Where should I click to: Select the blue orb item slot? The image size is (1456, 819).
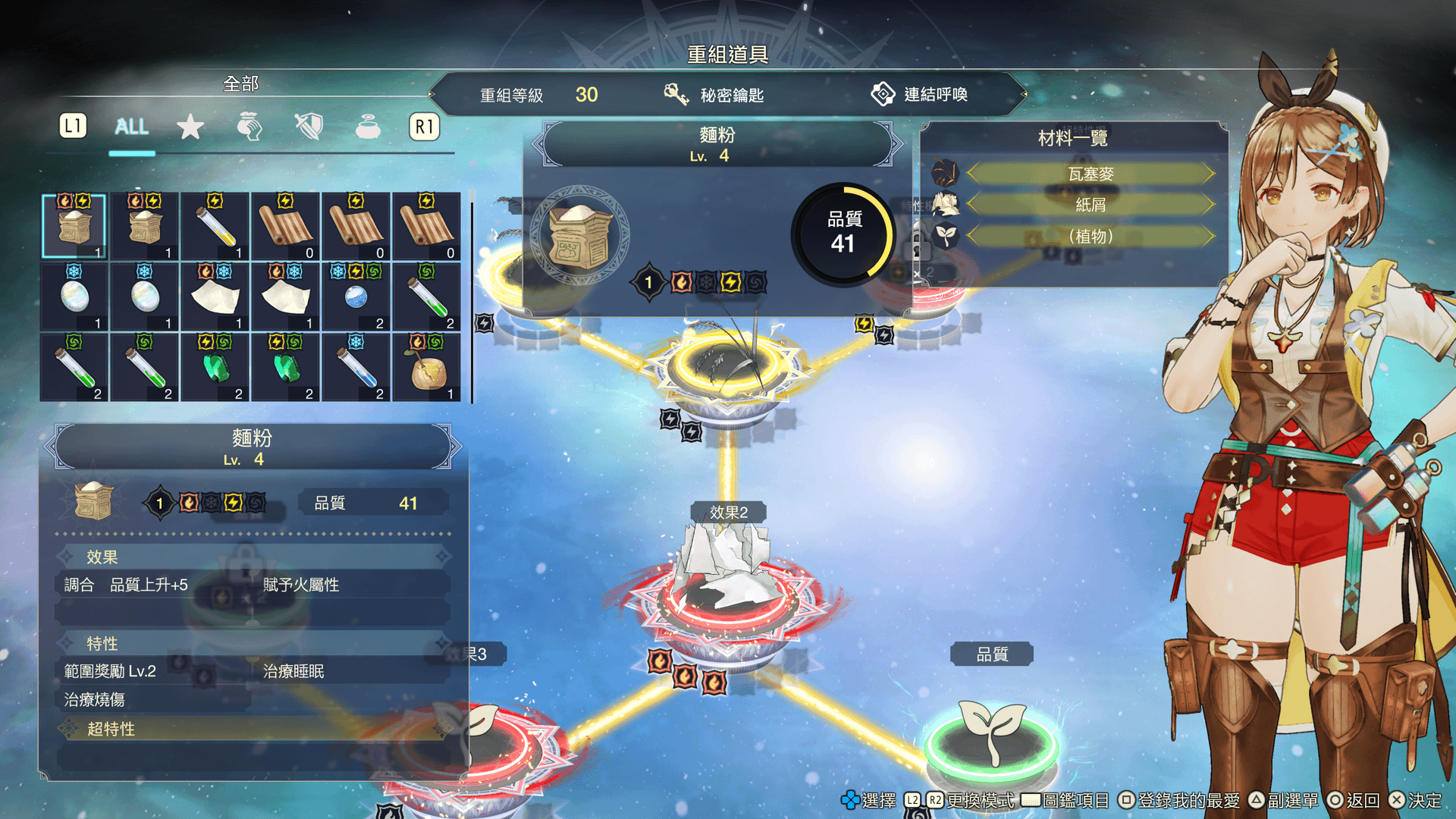pyautogui.click(x=356, y=297)
